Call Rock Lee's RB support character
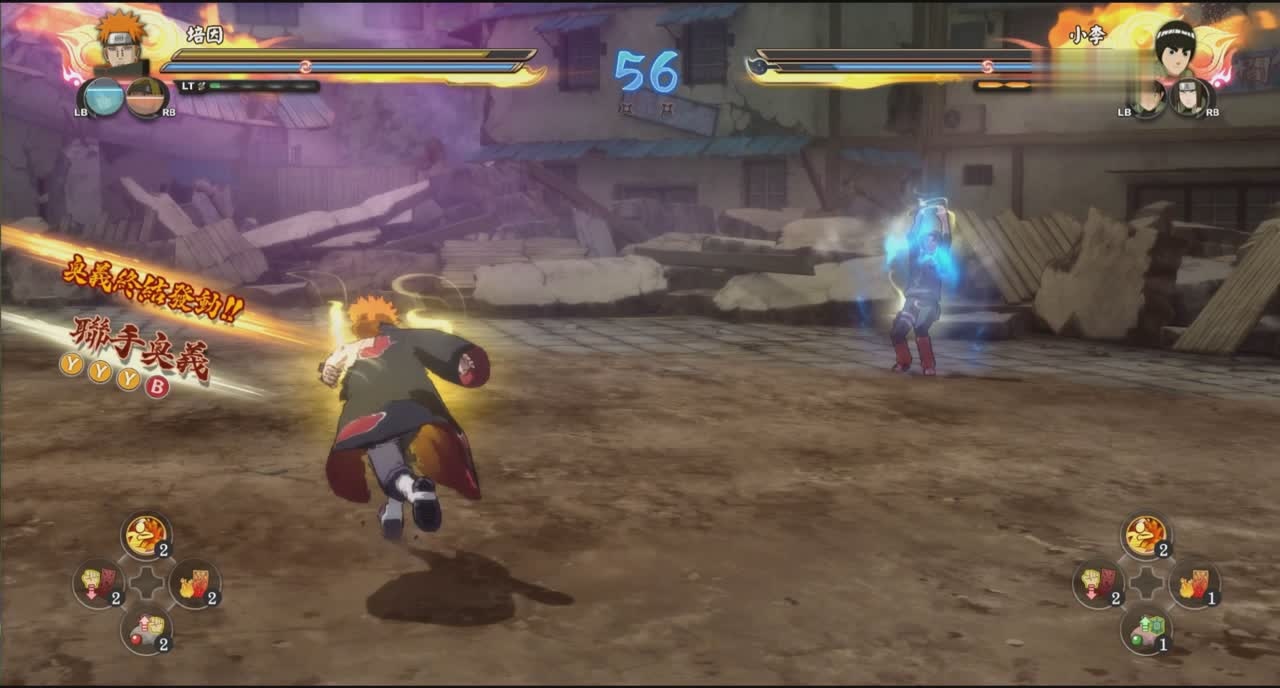Image resolution: width=1280 pixels, height=688 pixels. click(x=1190, y=97)
